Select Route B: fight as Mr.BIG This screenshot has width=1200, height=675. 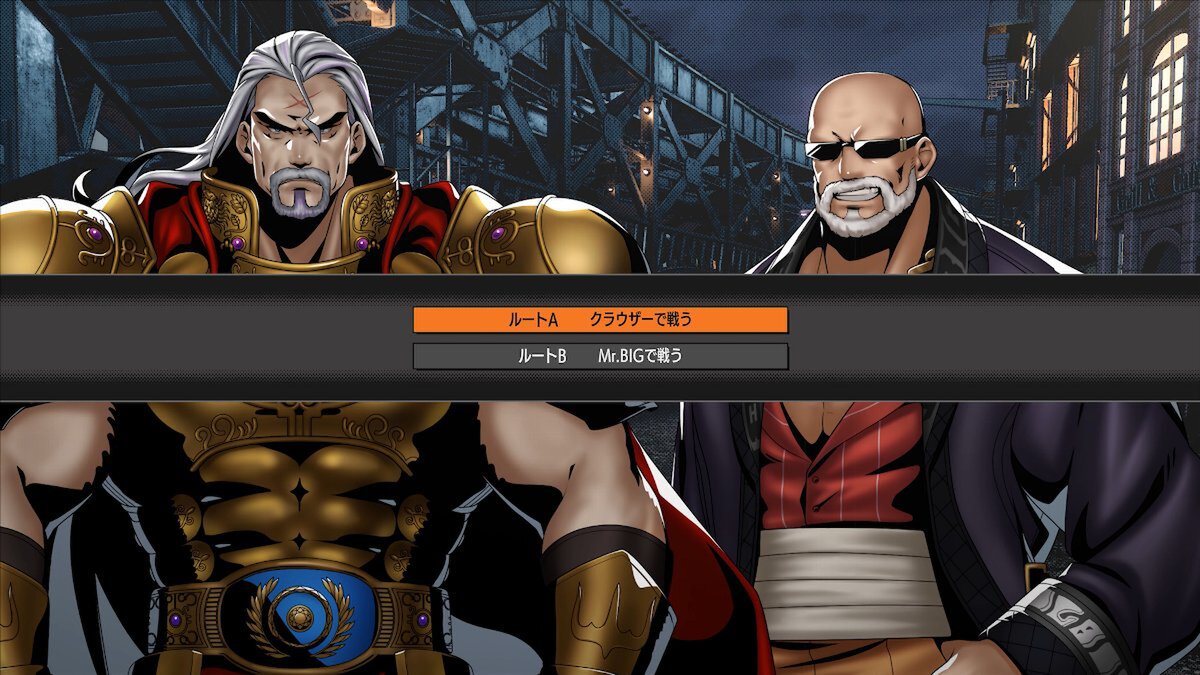600,356
